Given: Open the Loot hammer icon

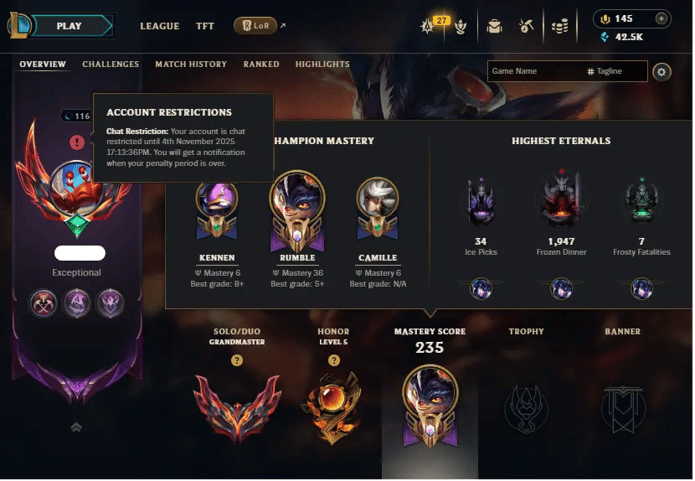Looking at the screenshot, I should [x=526, y=26].
